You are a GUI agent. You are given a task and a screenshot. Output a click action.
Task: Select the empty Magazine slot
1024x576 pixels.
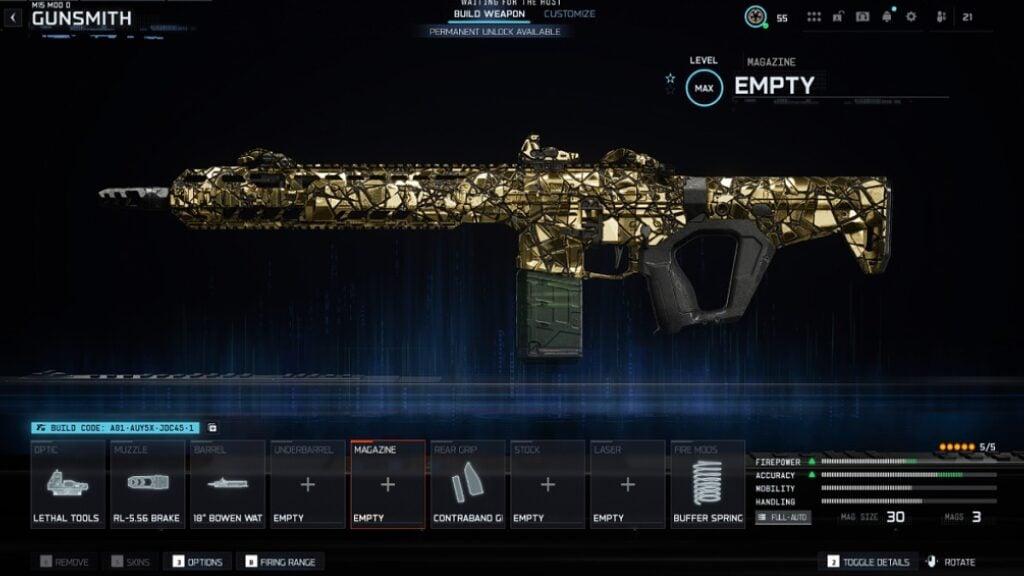tap(387, 484)
